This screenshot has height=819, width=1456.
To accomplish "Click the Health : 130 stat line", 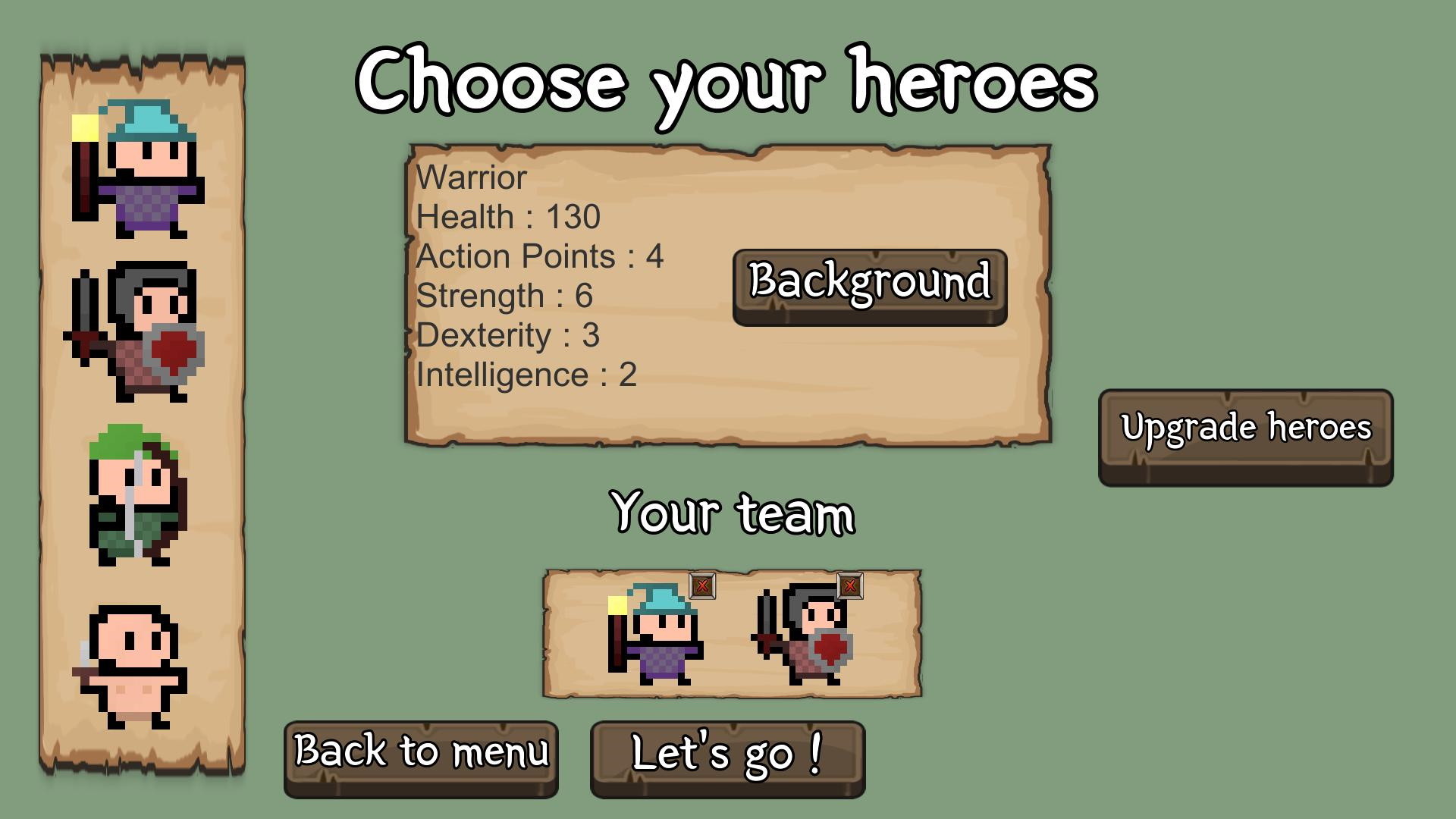I will [508, 217].
